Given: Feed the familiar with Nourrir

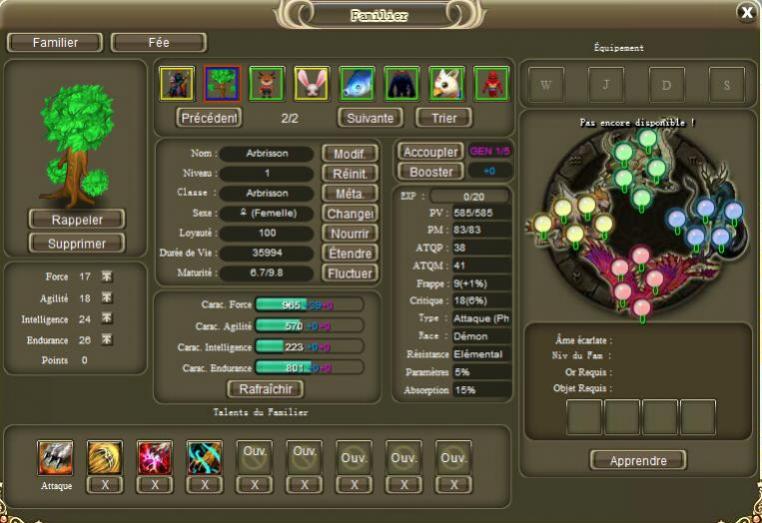Looking at the screenshot, I should point(349,233).
